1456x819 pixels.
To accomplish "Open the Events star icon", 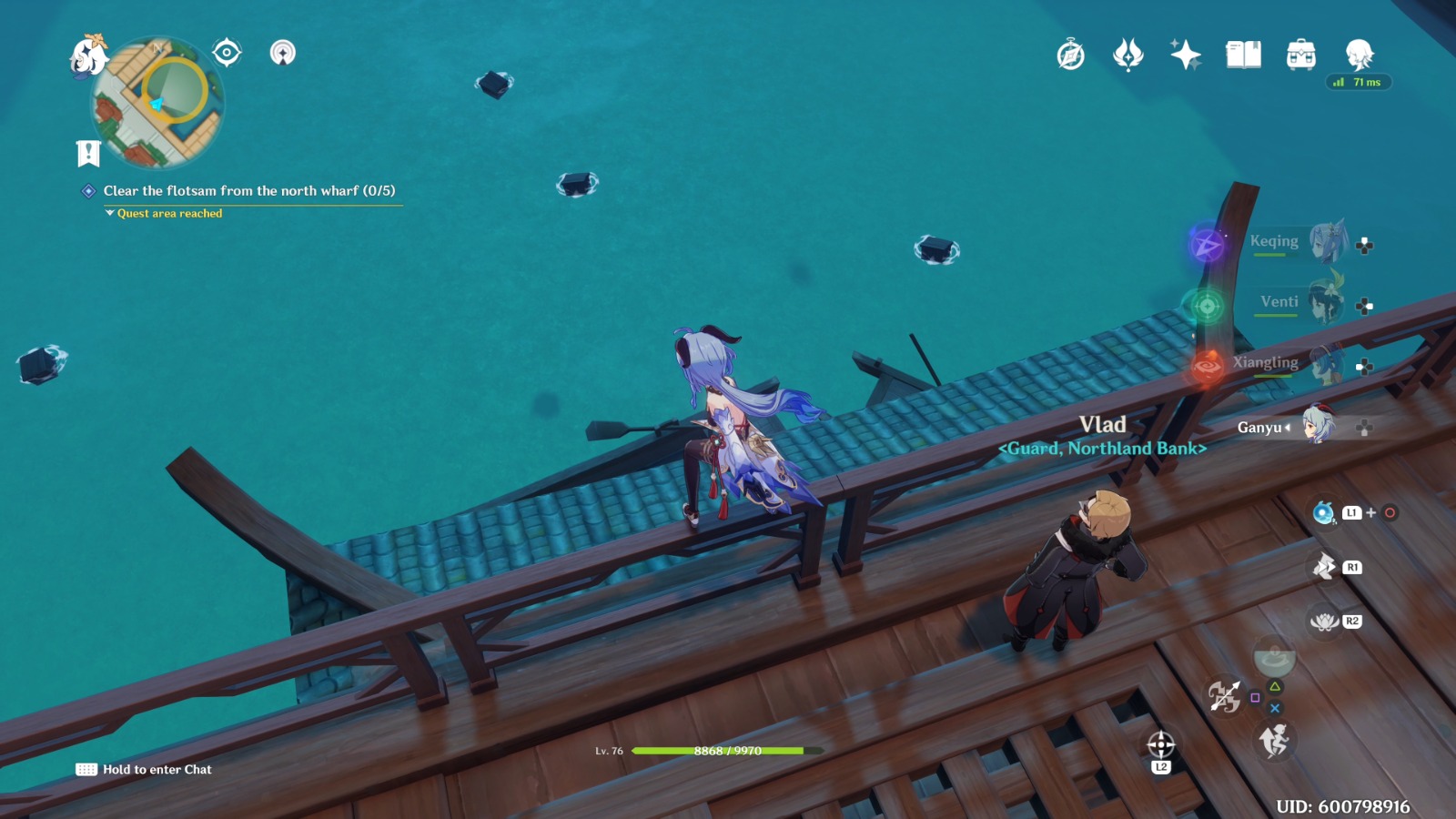I will [1186, 55].
